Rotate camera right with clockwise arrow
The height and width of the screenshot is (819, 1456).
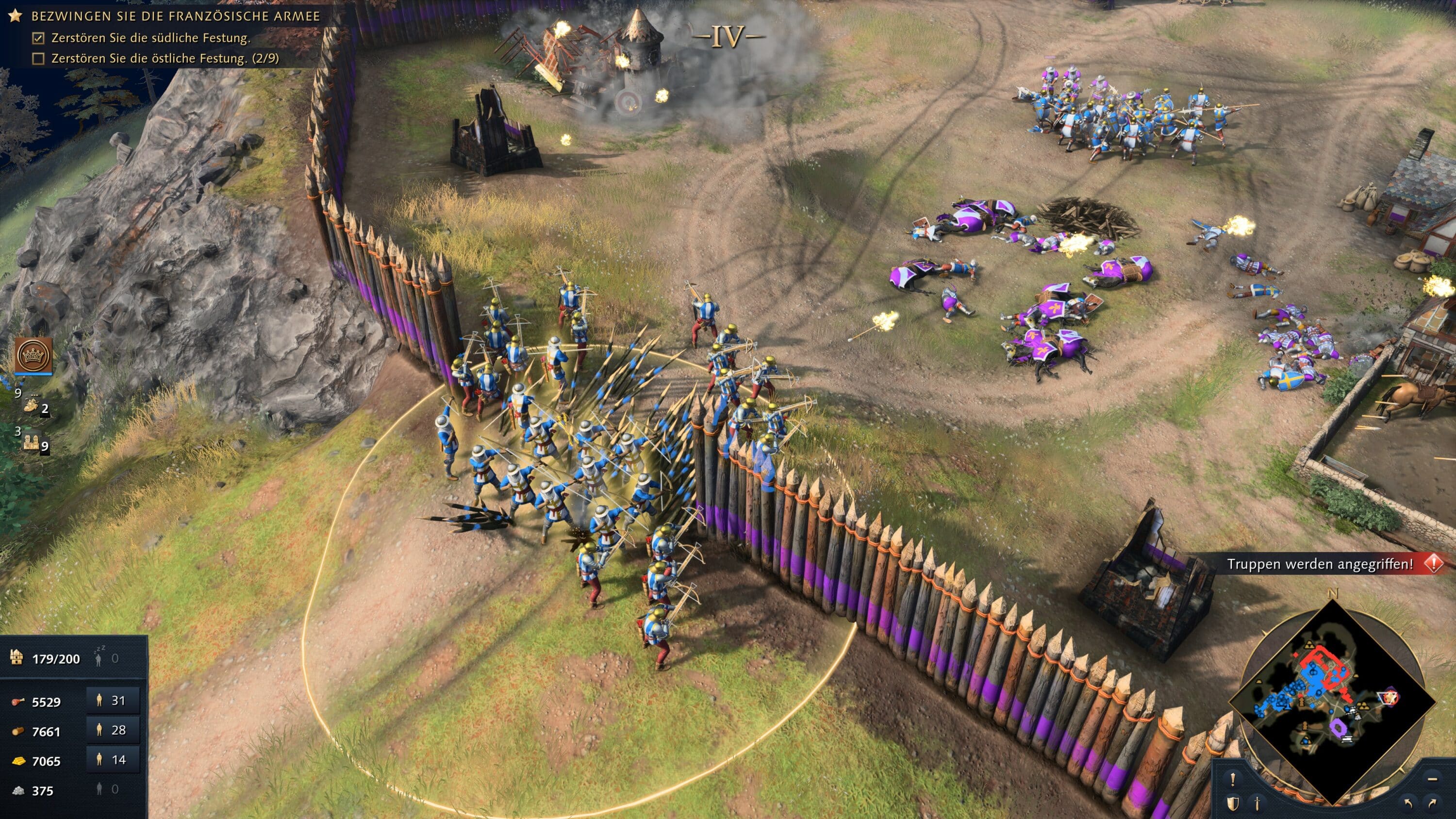tap(1433, 803)
